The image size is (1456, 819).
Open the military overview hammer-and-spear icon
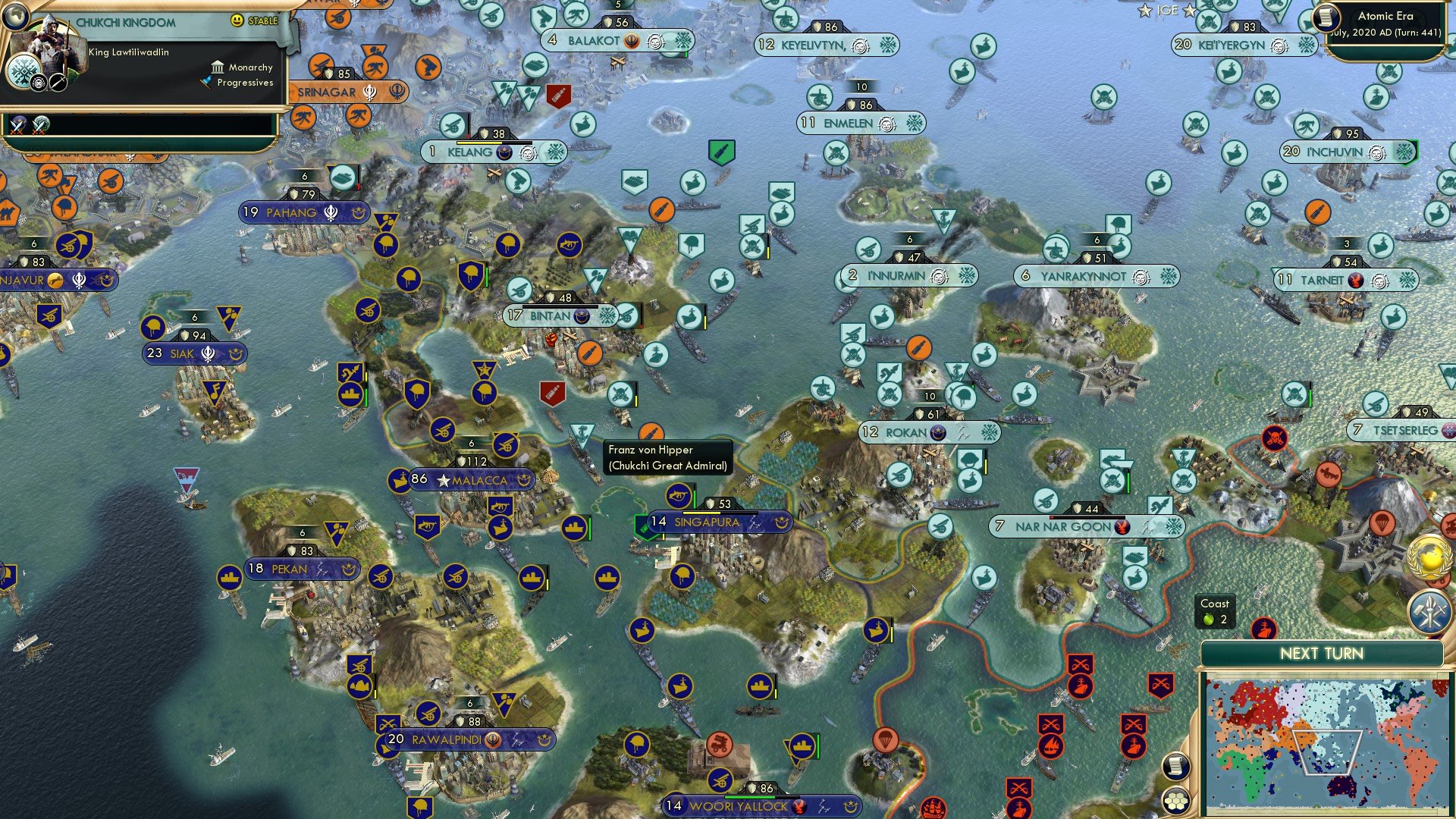click(1429, 612)
